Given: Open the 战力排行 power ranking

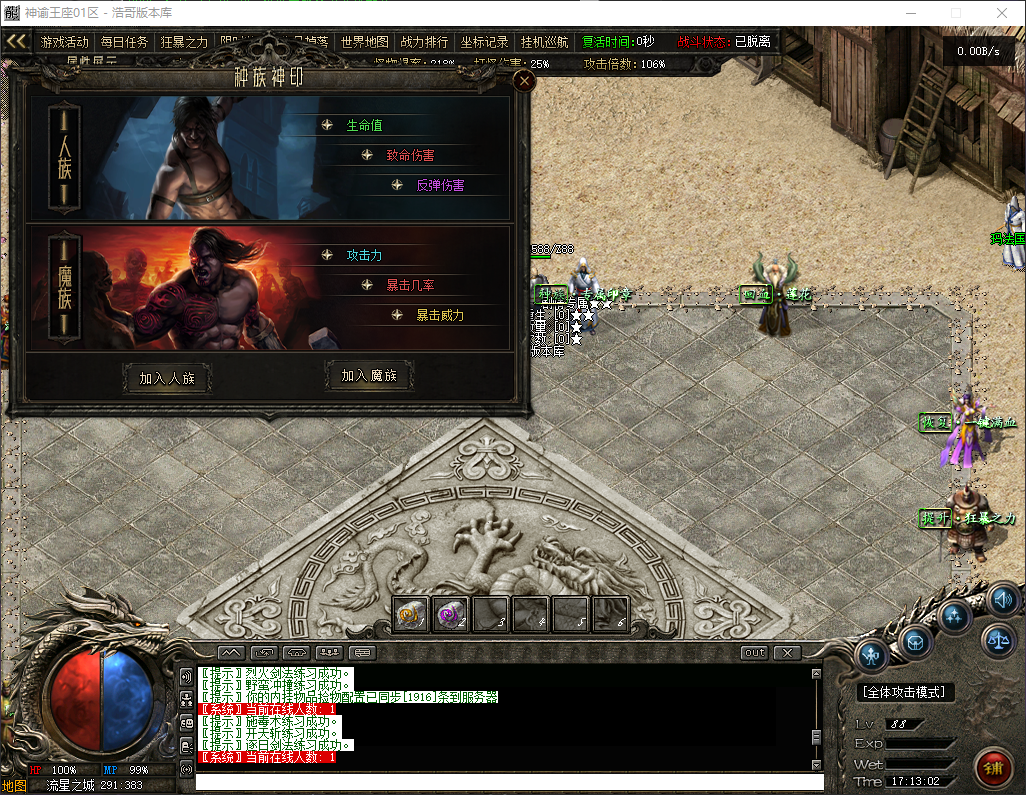Looking at the screenshot, I should 424,42.
